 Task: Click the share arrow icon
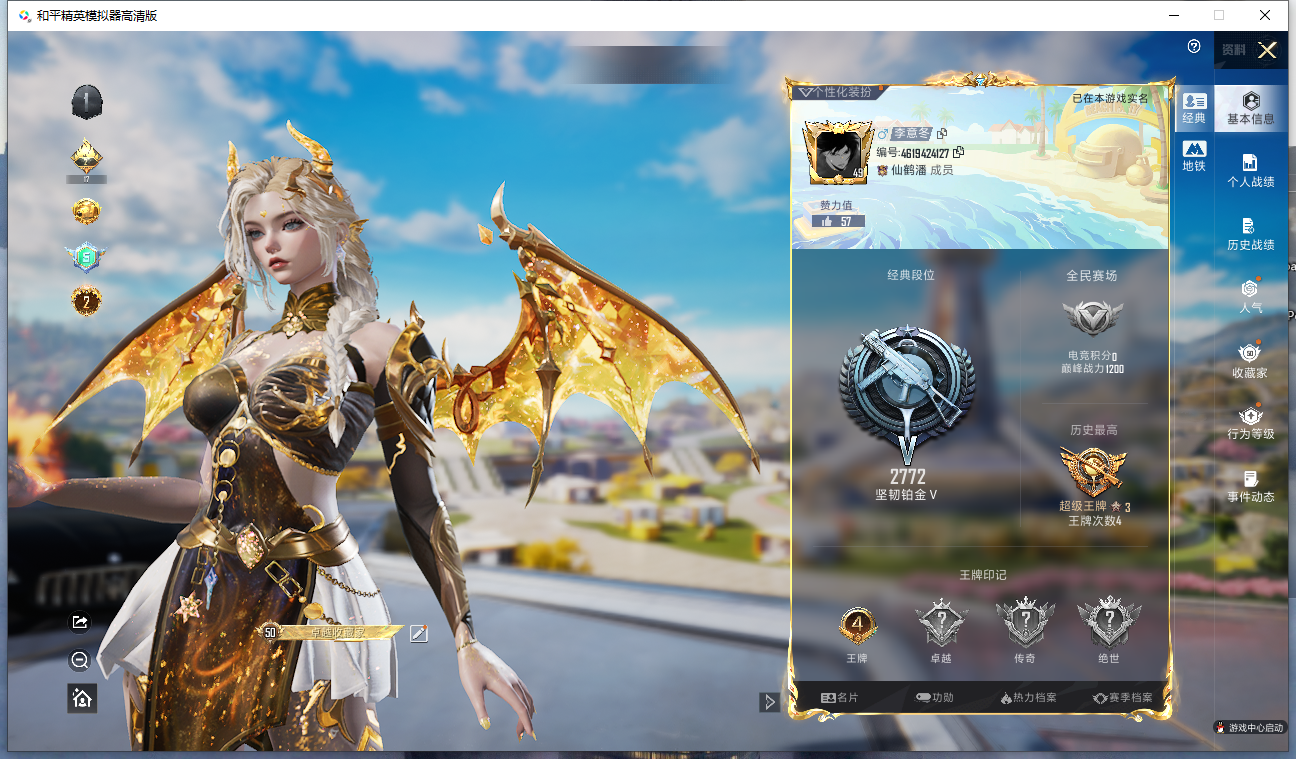click(x=81, y=622)
